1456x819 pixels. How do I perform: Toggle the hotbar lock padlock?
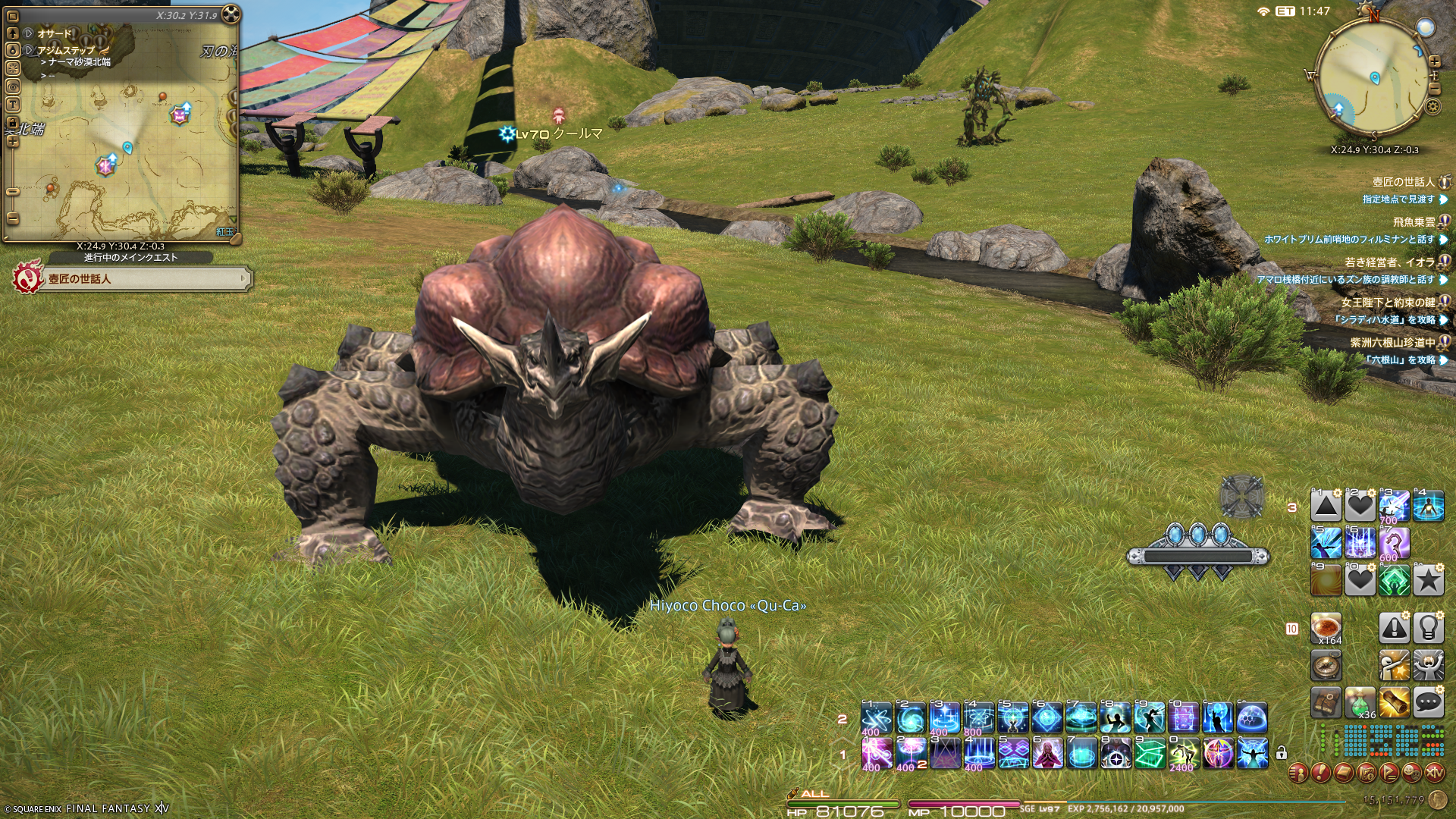pyautogui.click(x=1282, y=753)
